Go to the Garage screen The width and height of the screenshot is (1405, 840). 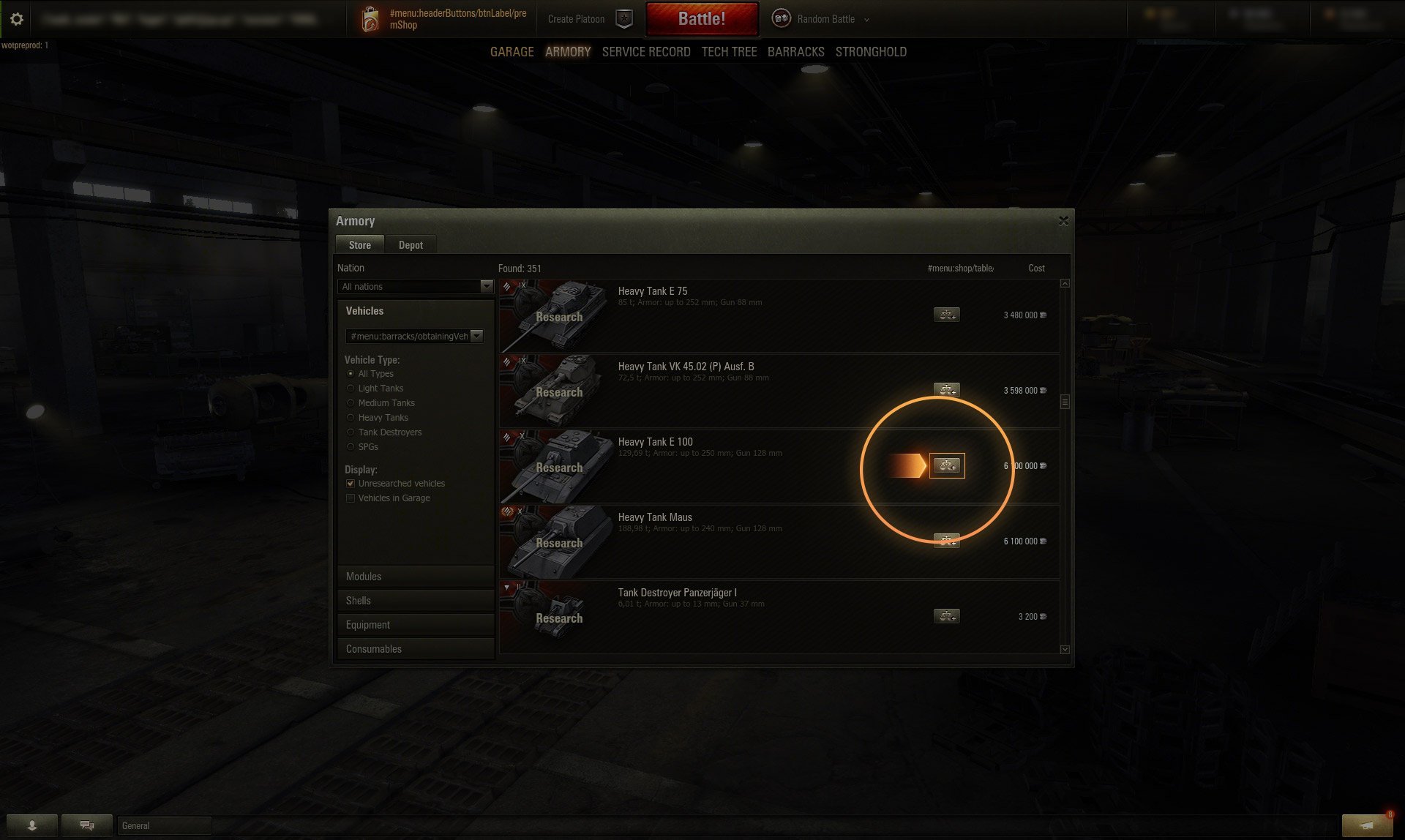coord(512,52)
